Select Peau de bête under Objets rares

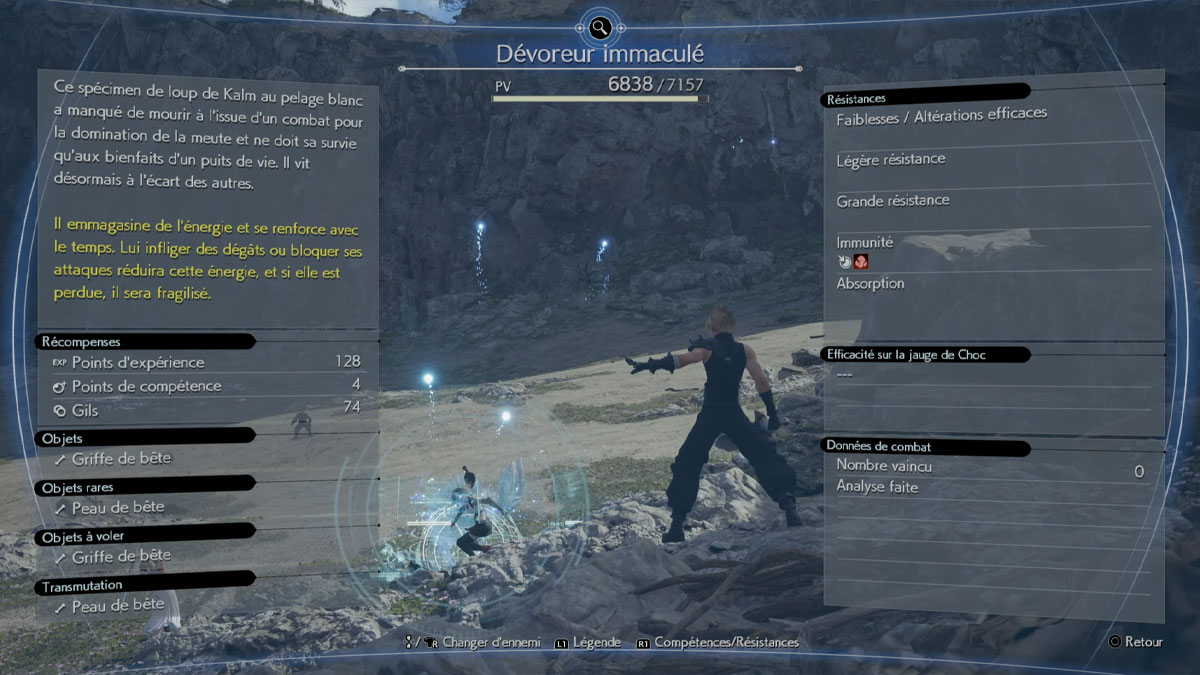click(118, 507)
